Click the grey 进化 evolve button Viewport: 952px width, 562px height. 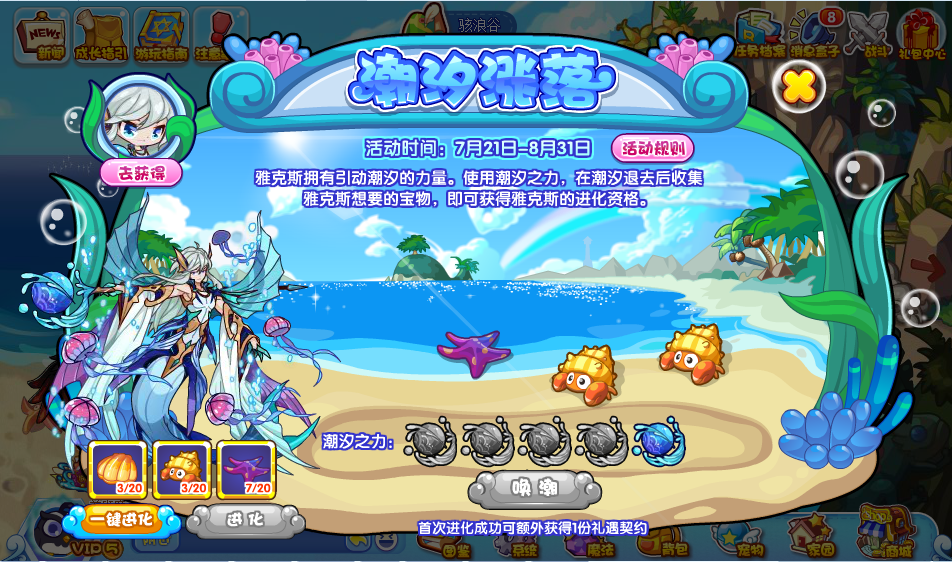[x=245, y=520]
